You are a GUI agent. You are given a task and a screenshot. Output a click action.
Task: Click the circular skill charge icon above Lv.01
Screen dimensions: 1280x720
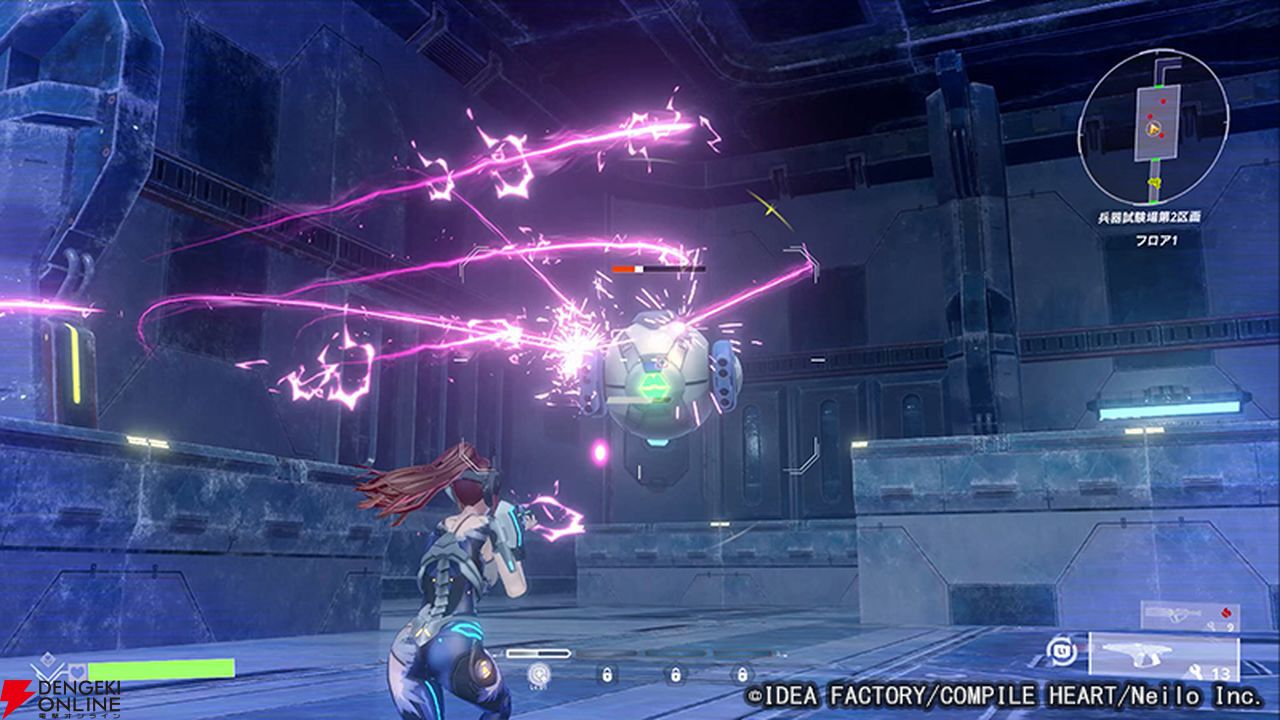coord(537,674)
